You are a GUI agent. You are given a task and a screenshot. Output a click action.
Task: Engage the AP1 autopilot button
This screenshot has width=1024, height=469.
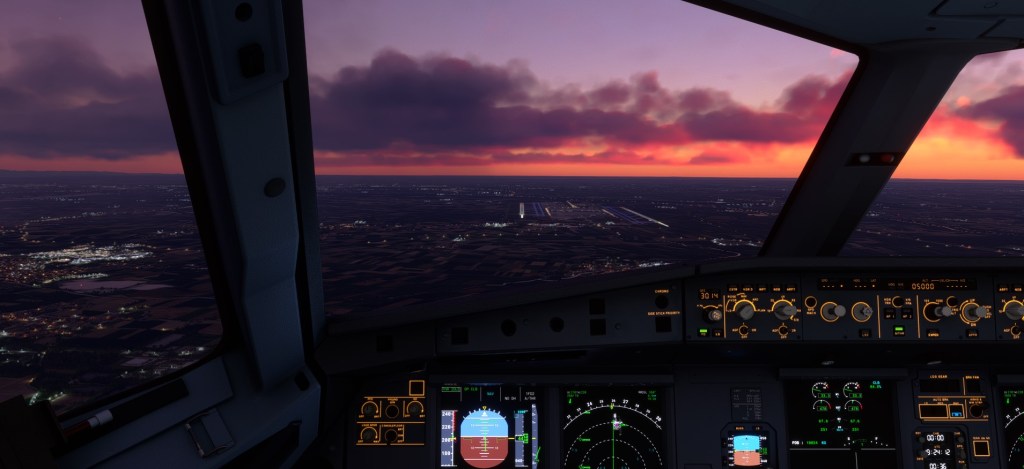tap(888, 314)
